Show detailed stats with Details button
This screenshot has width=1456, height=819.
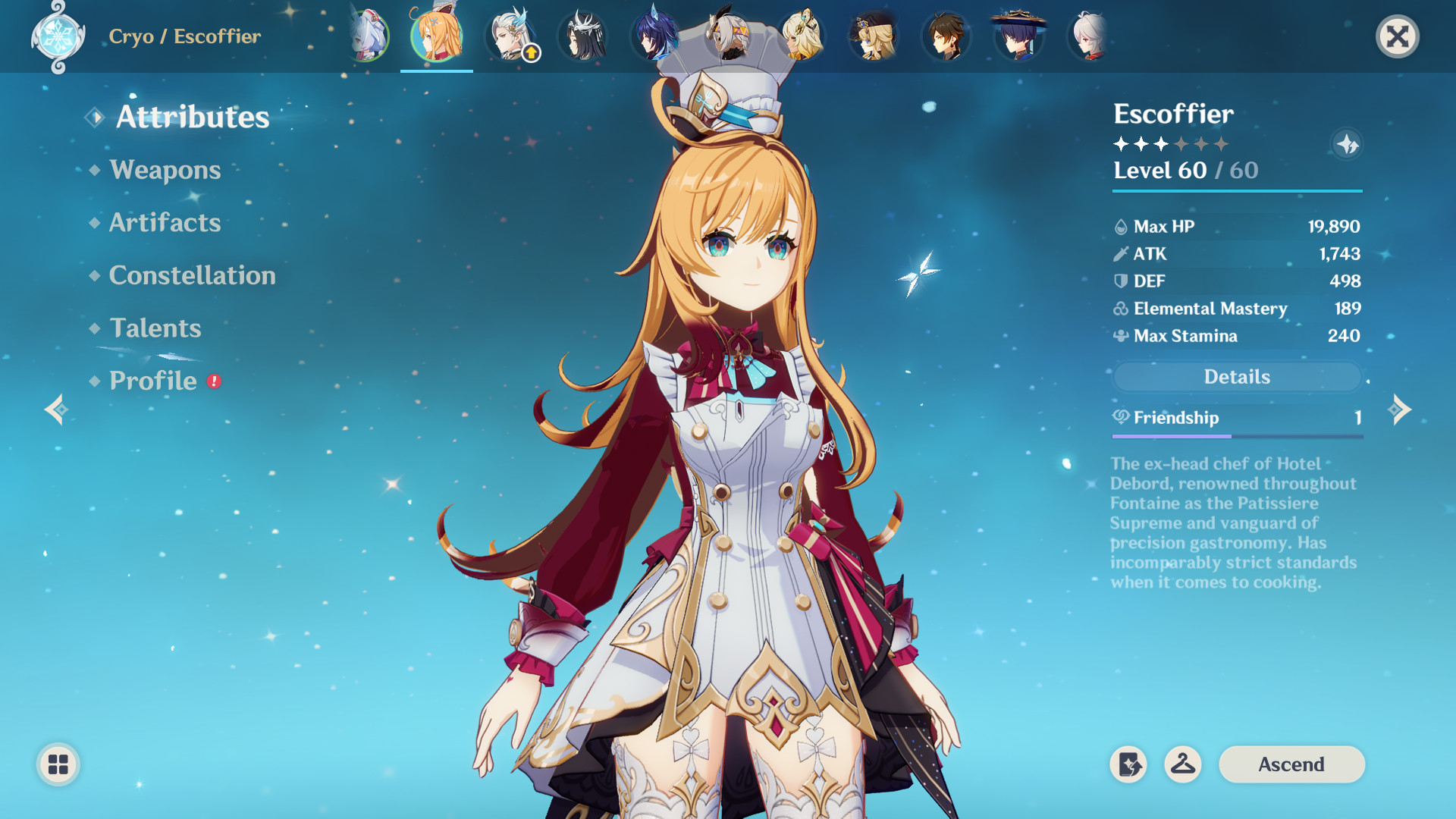point(1237,377)
